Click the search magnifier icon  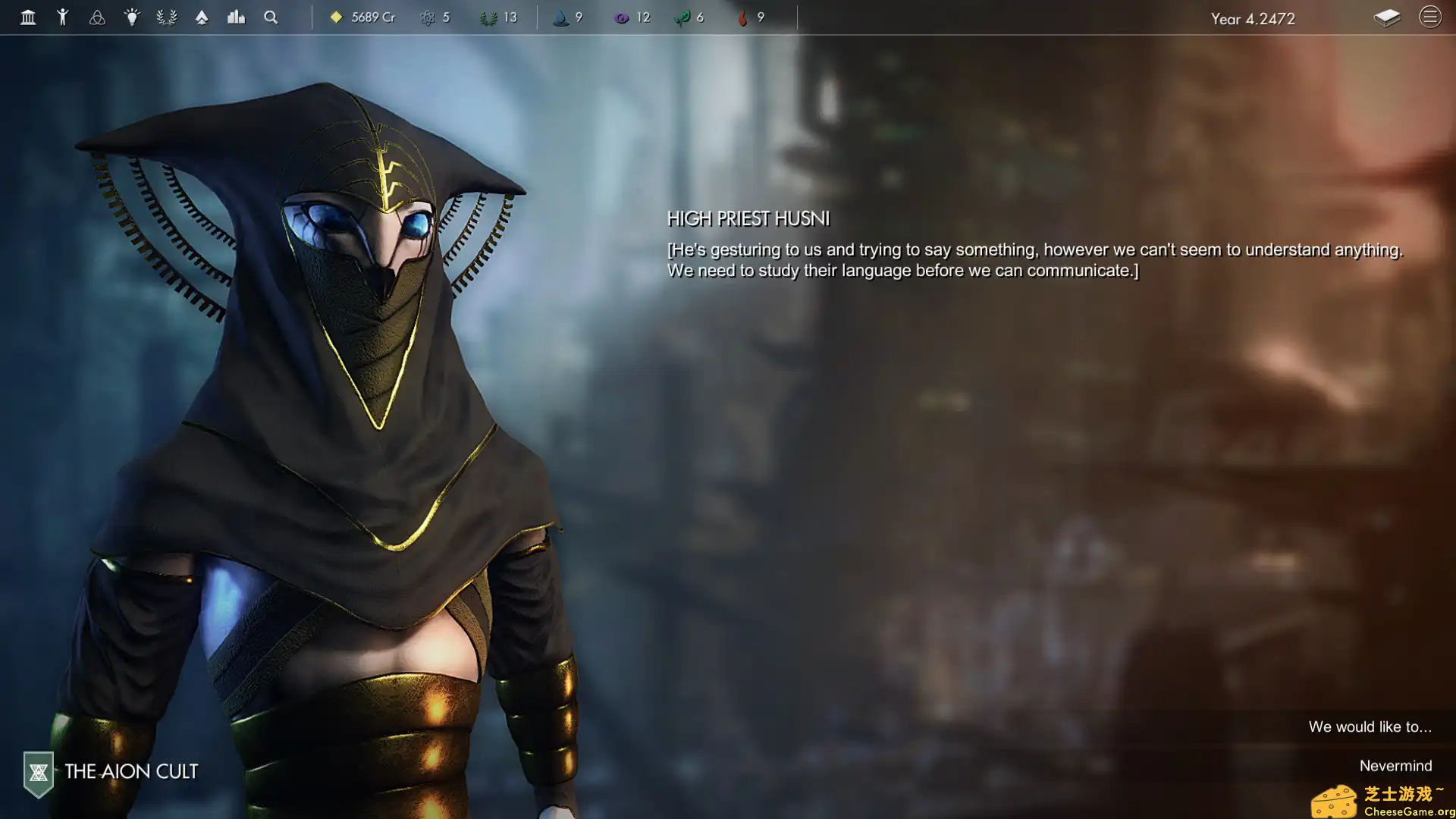270,17
